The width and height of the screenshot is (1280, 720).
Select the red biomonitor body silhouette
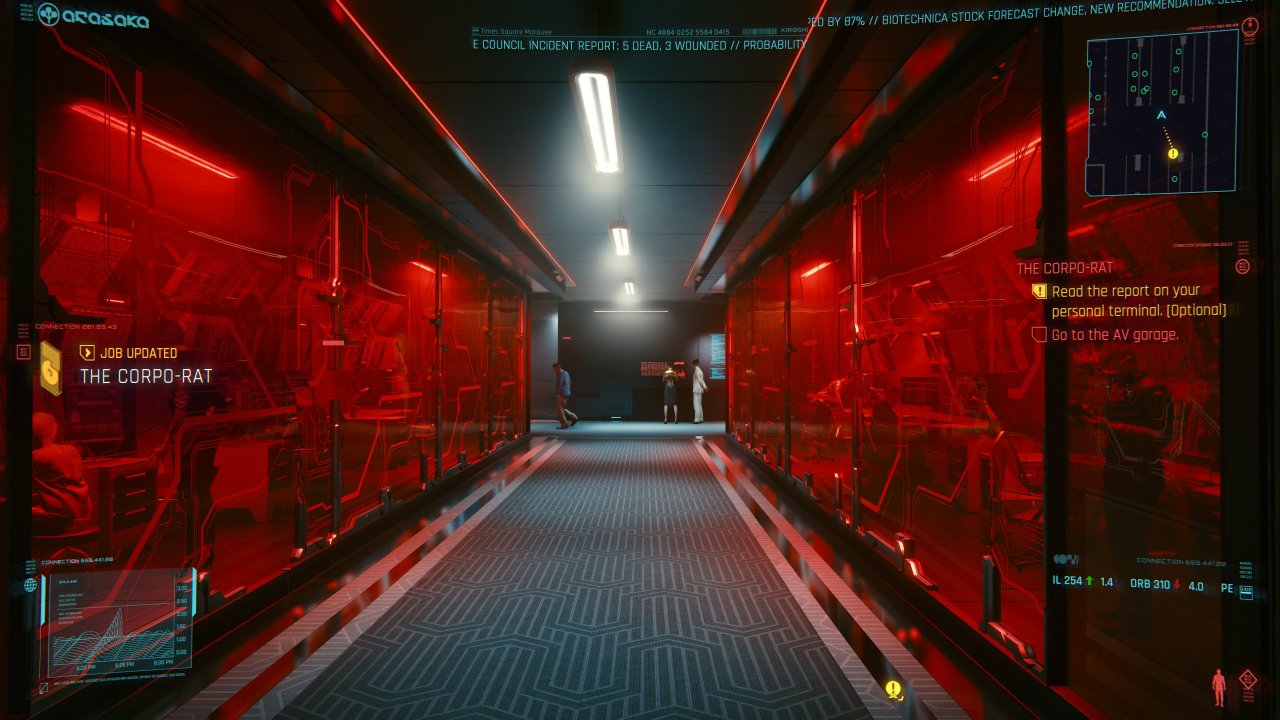[x=1218, y=688]
